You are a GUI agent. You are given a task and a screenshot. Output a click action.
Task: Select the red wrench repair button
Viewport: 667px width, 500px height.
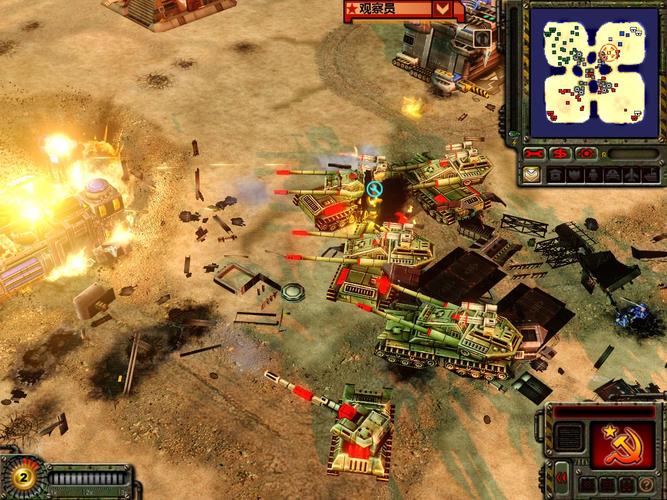(534, 154)
